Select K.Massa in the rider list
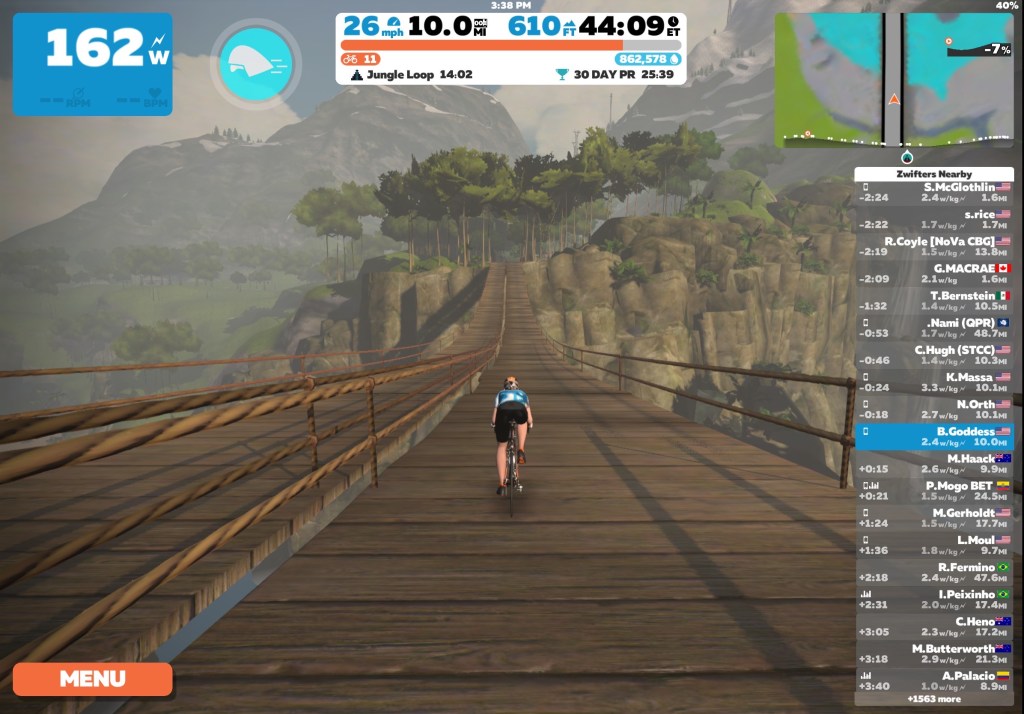1024x714 pixels. tap(934, 382)
